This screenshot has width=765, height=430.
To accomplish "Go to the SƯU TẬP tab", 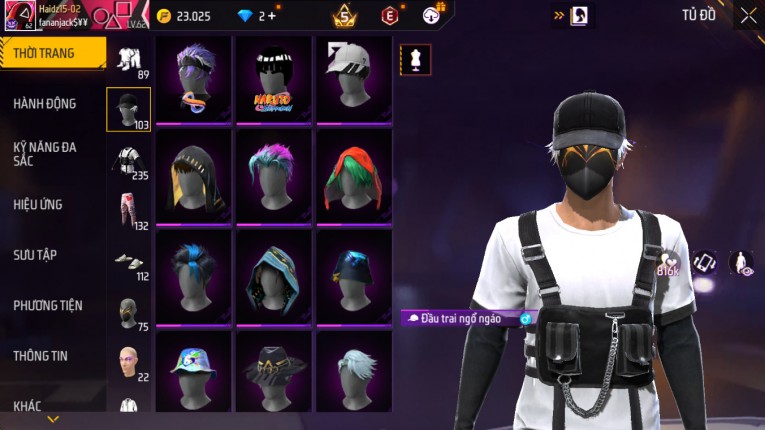I will point(35,255).
